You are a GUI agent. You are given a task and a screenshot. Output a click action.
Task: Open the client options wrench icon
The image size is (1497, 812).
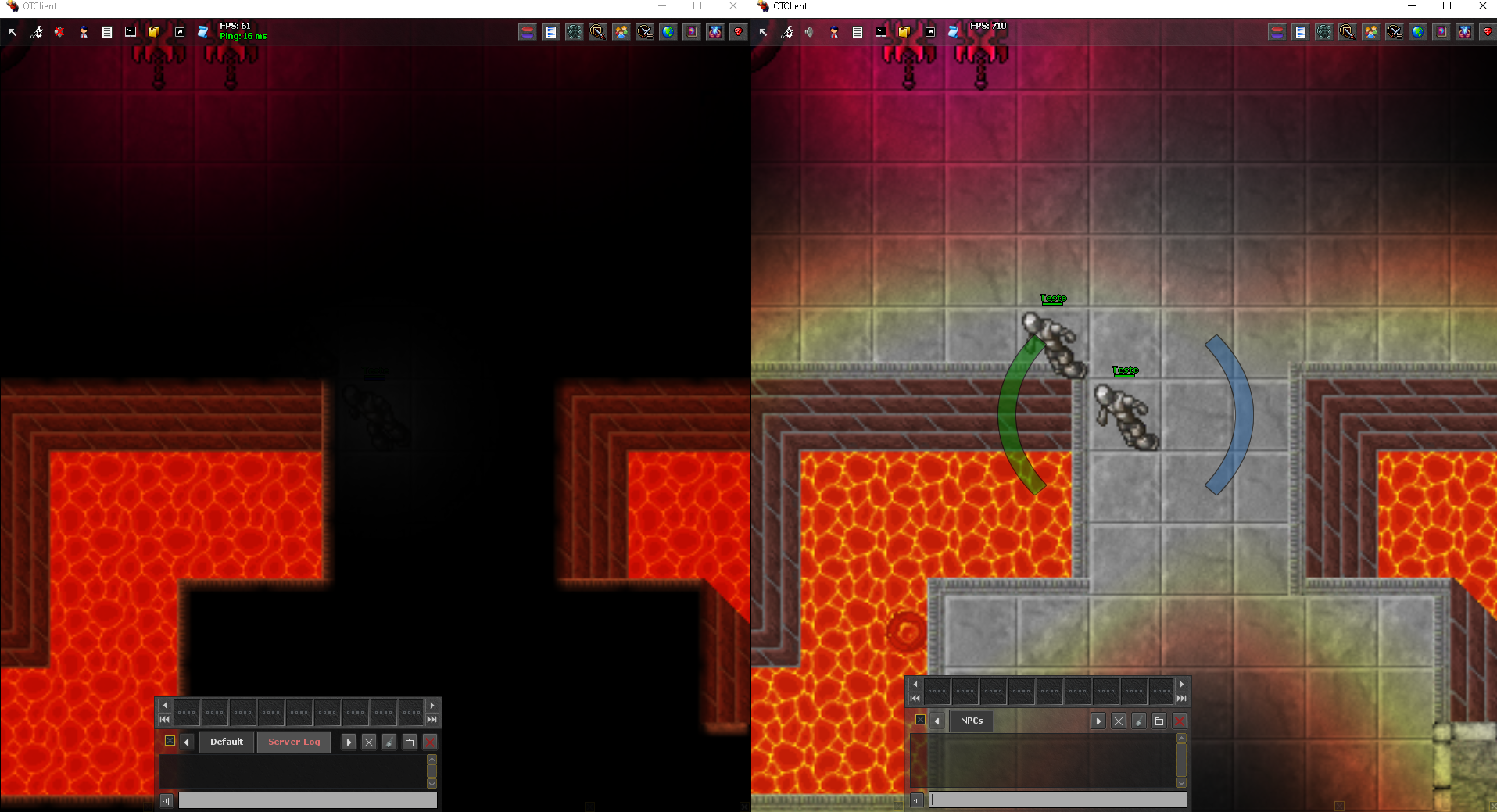coord(37,31)
